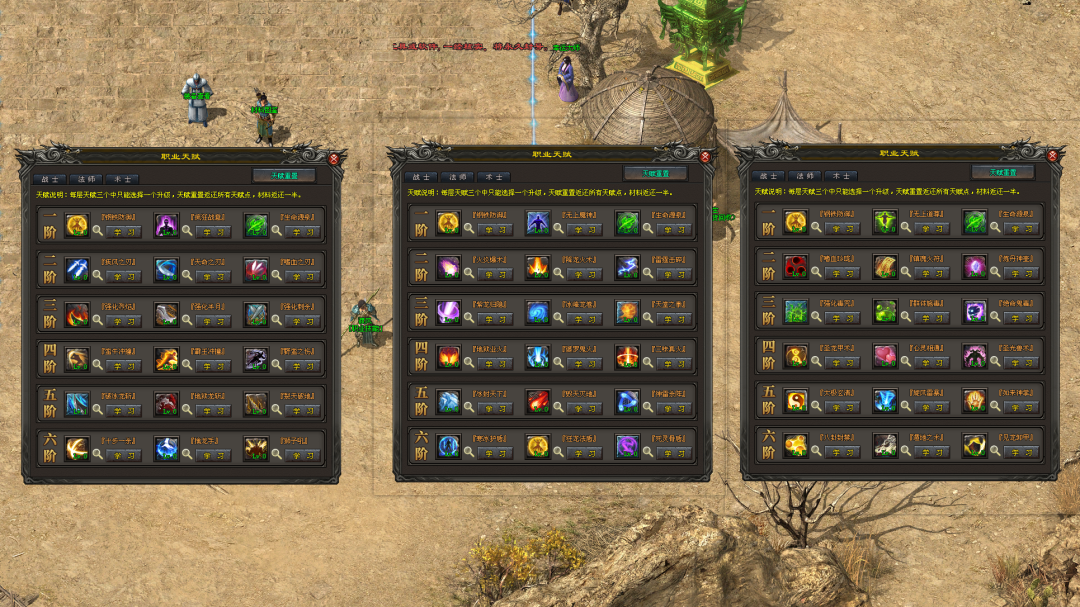Screen dimensions: 1080x607
Task: Learn the 心灵相通 talent
Action: point(931,362)
